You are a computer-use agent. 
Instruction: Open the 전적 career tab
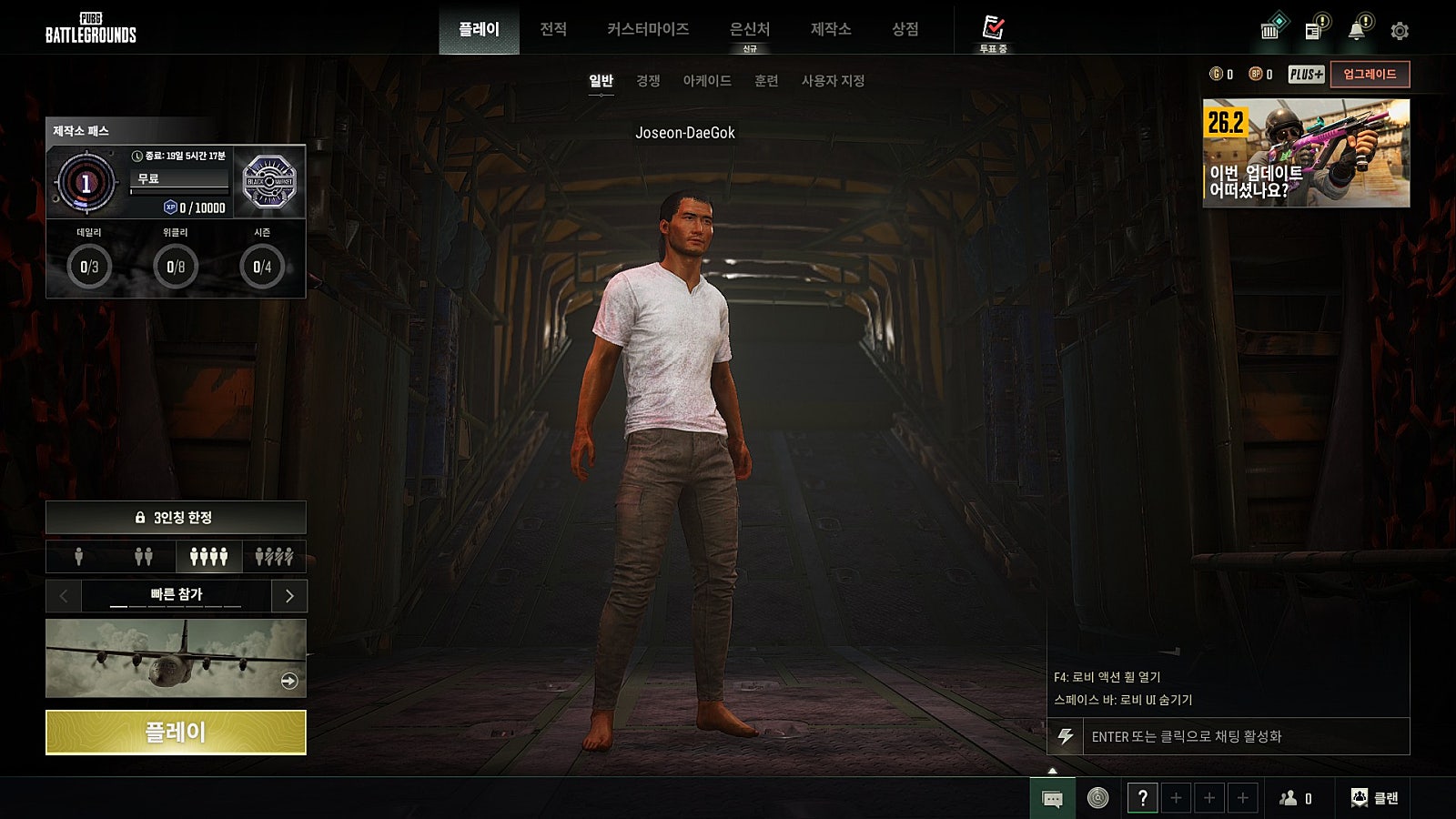[553, 29]
